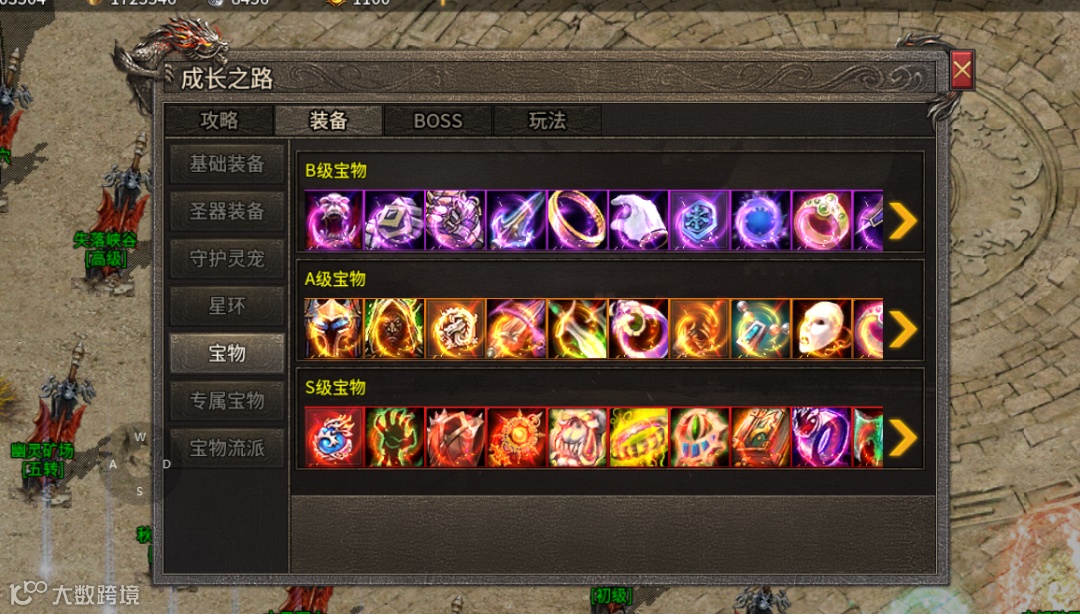Close the 成长之路 window
Screen dimensions: 1080x614
point(961,70)
